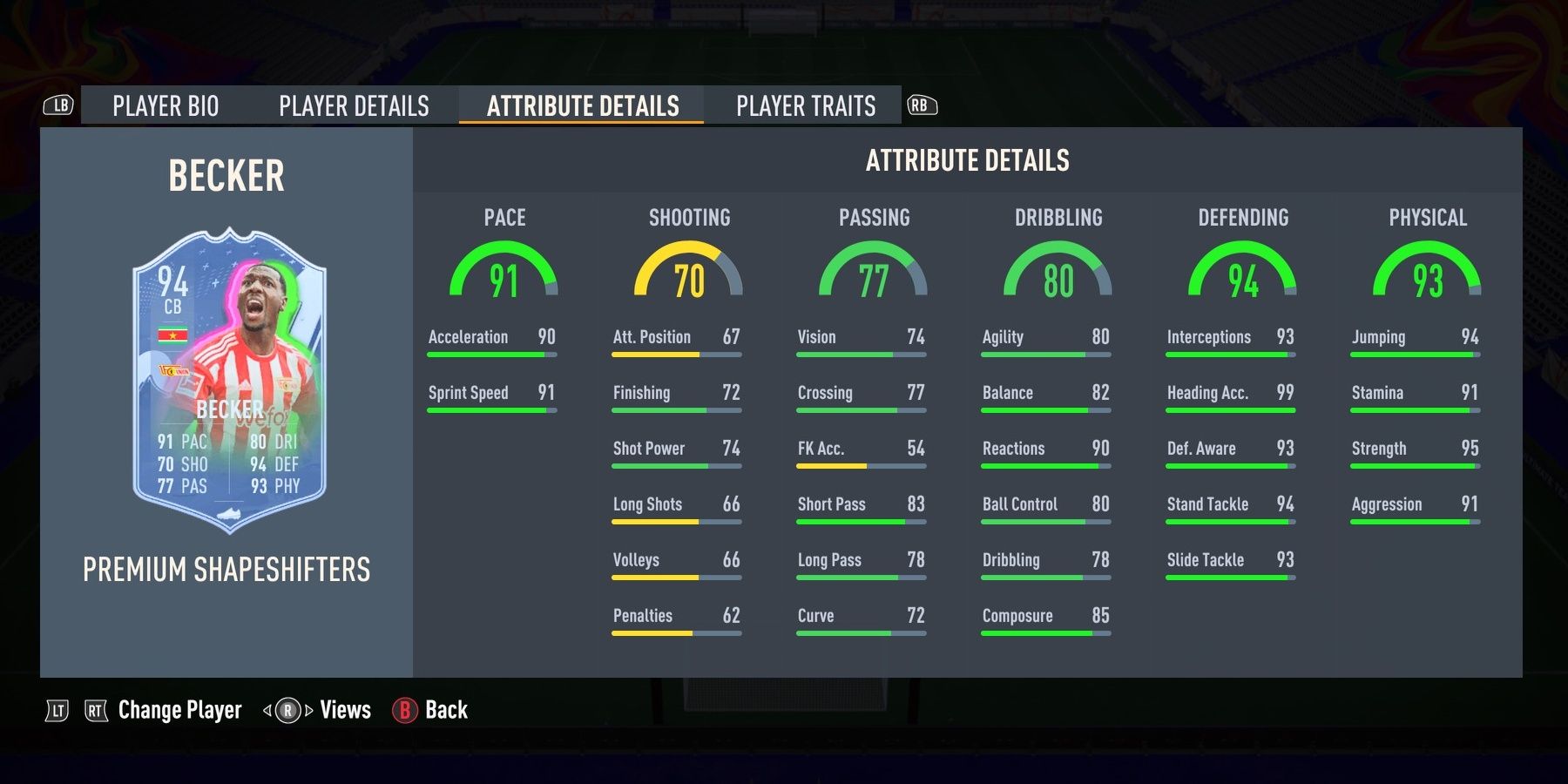Image resolution: width=1568 pixels, height=784 pixels.
Task: Click the left arrow beside the Views control
Action: [x=267, y=711]
